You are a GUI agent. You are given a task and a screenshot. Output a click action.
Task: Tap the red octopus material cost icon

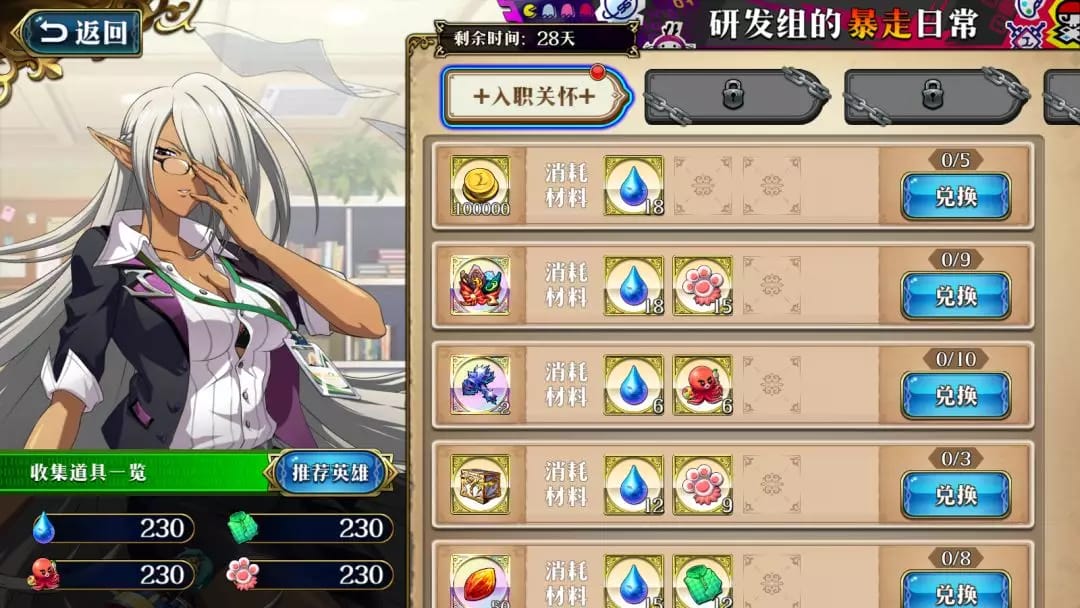pyautogui.click(x=702, y=385)
